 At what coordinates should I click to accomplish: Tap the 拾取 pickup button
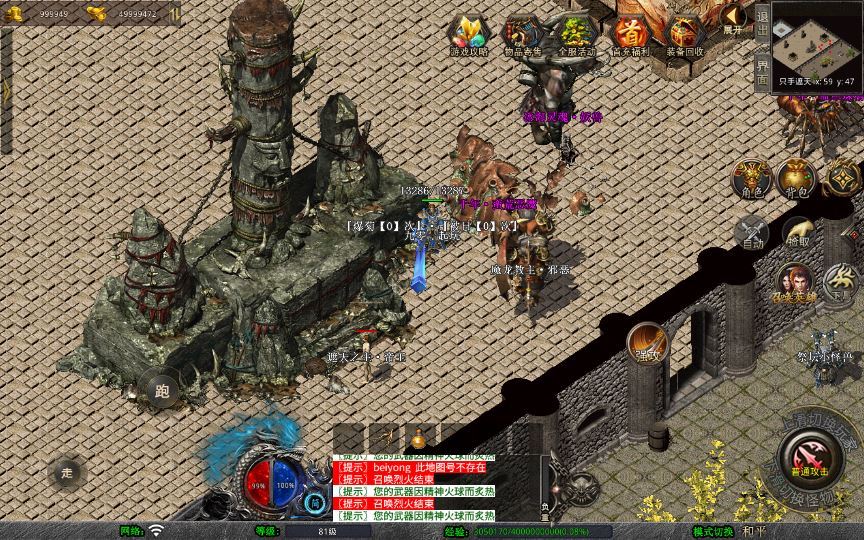pyautogui.click(x=798, y=233)
